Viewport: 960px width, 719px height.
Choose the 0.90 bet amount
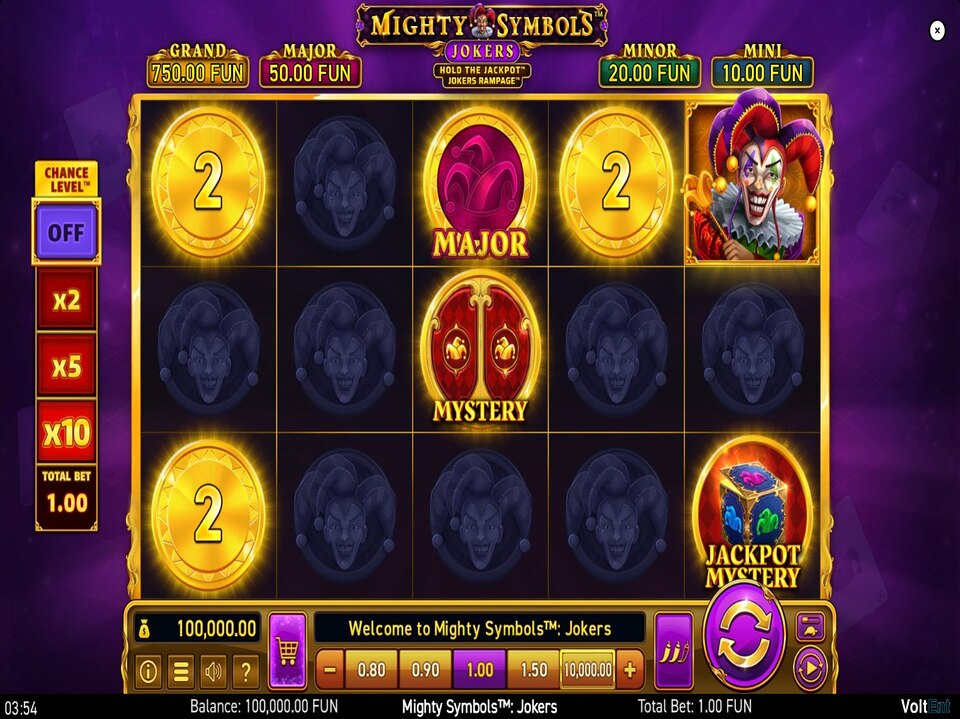425,669
